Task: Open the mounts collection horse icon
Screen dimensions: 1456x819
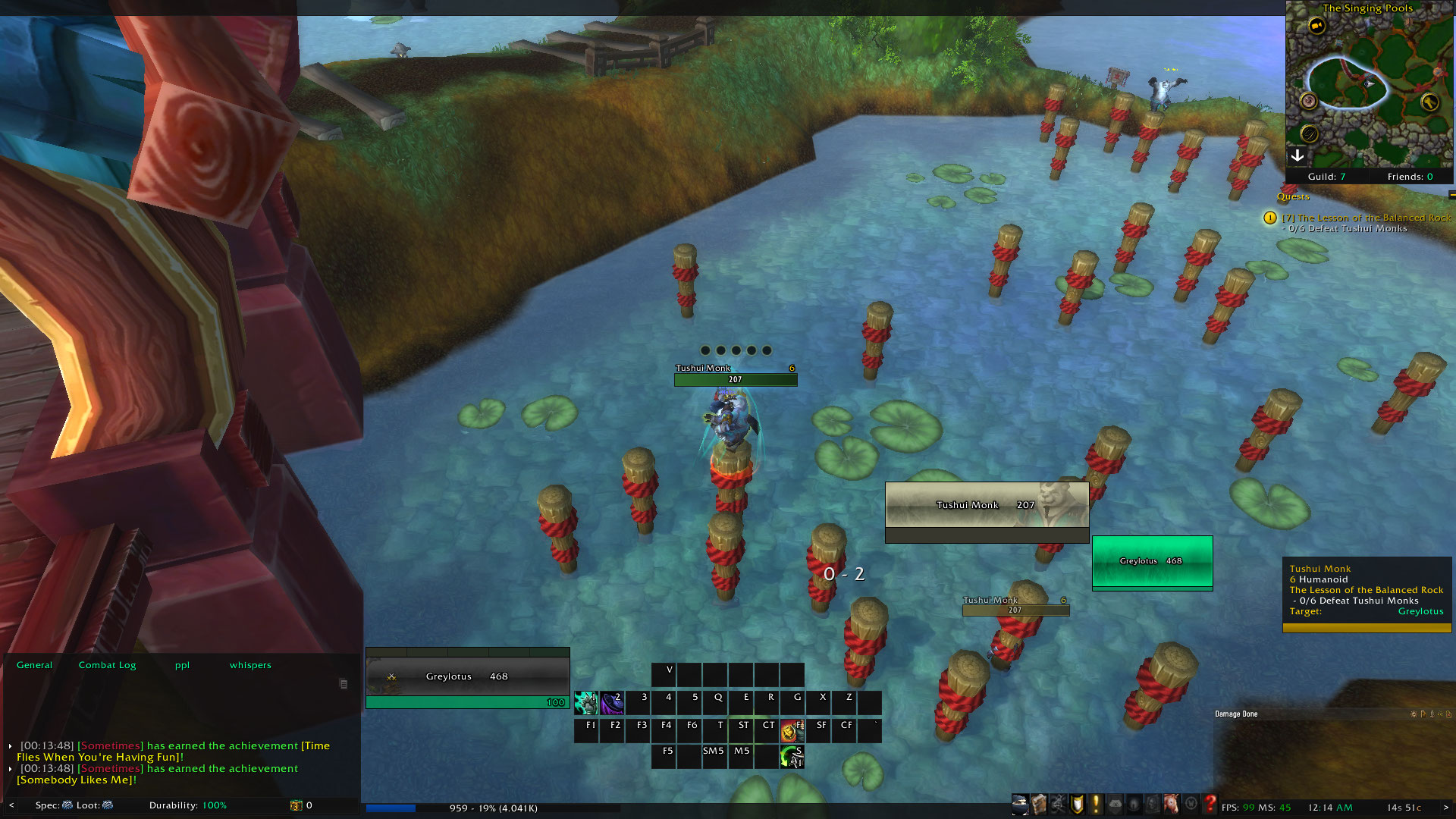Action: [x=1172, y=804]
